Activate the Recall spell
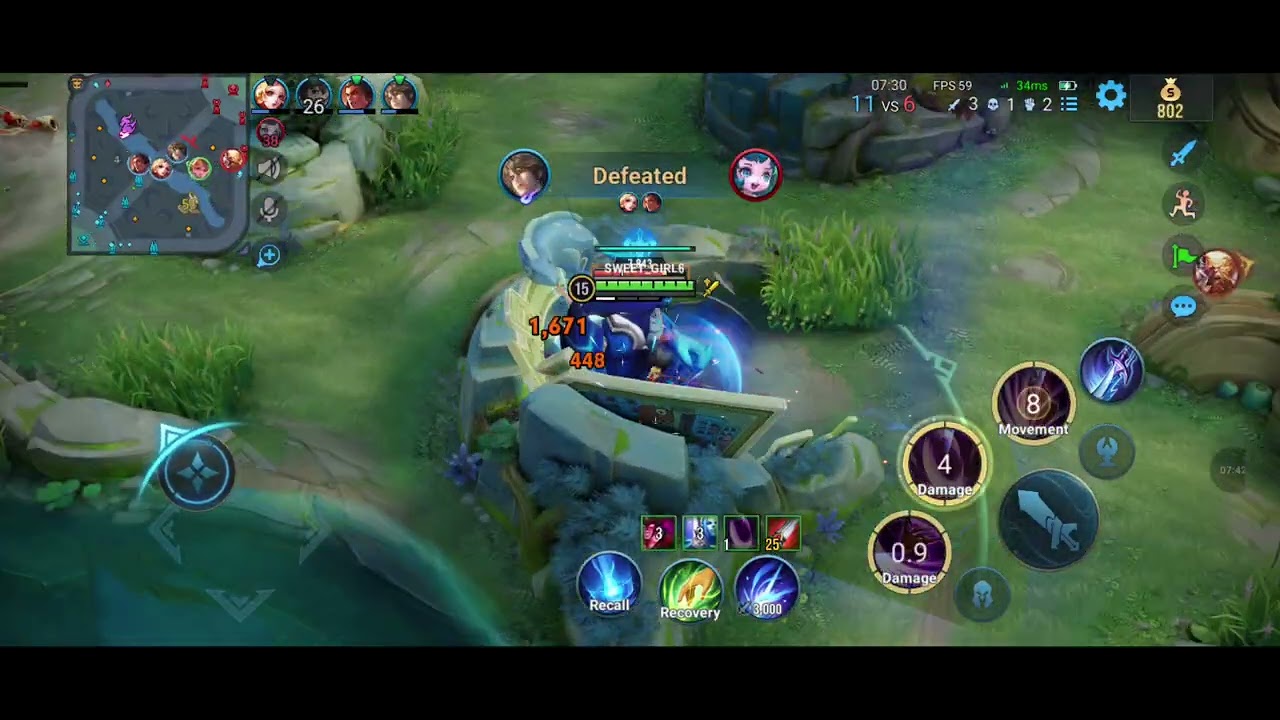This screenshot has width=1280, height=720. click(609, 585)
